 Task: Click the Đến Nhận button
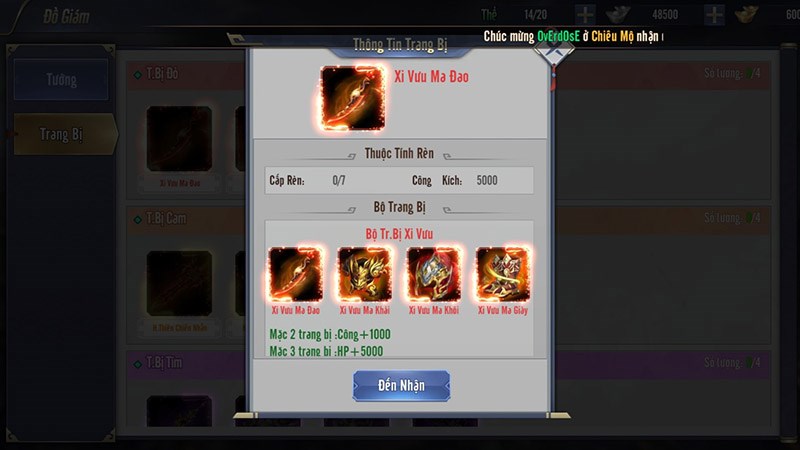401,386
